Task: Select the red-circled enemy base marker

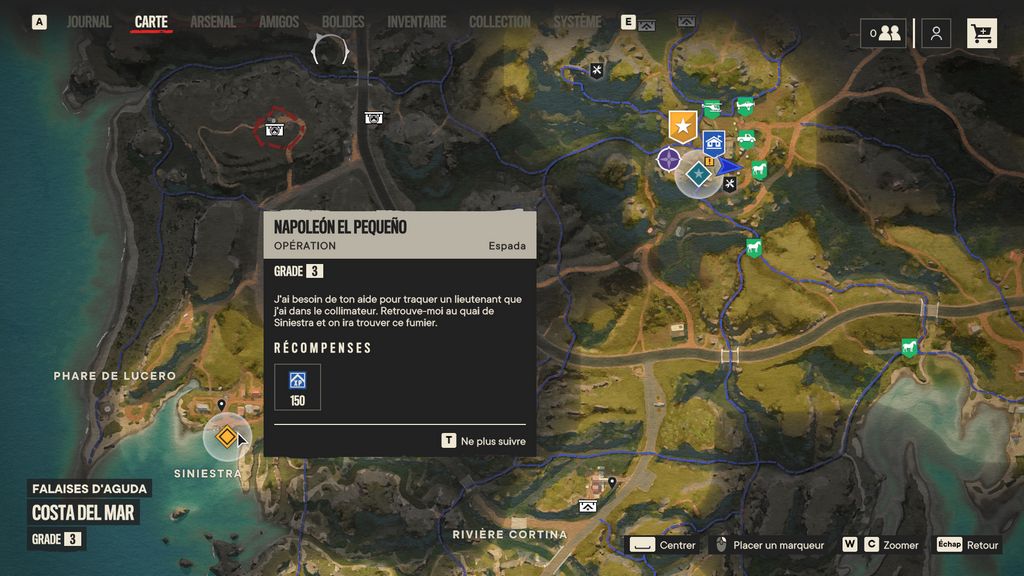Action: click(274, 129)
